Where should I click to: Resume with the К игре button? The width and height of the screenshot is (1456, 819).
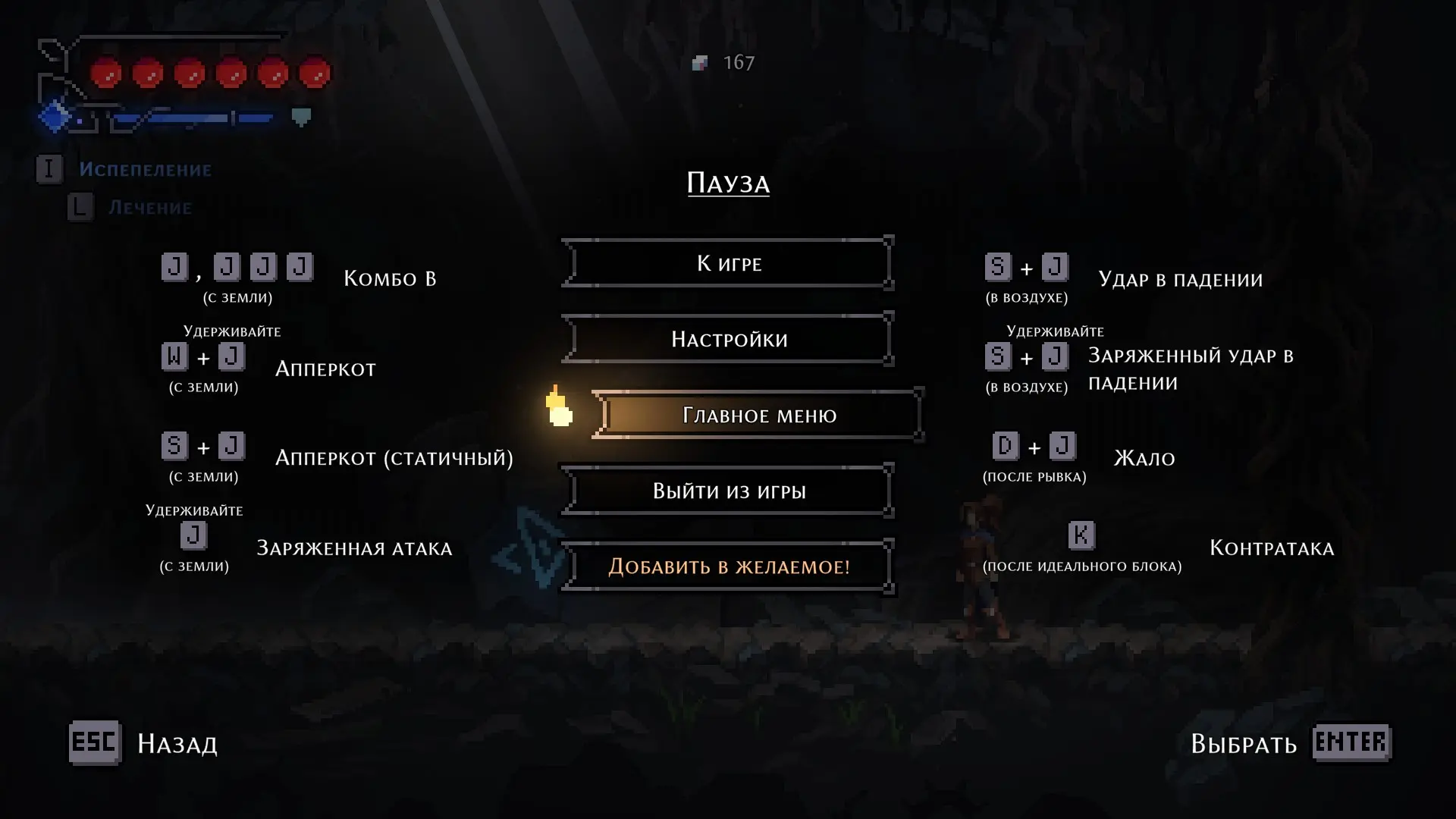tap(728, 263)
